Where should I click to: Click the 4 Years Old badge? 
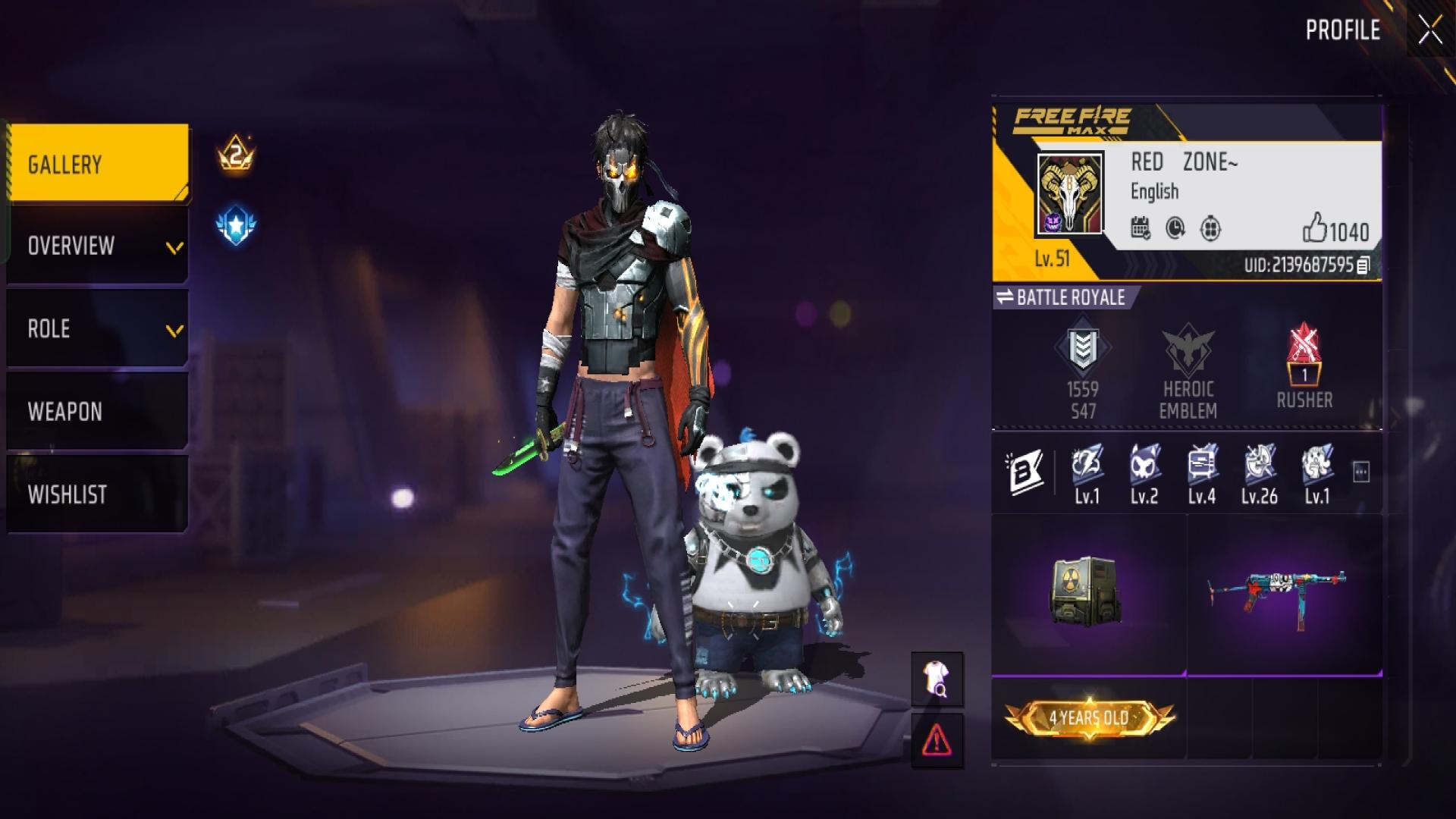[x=1089, y=717]
